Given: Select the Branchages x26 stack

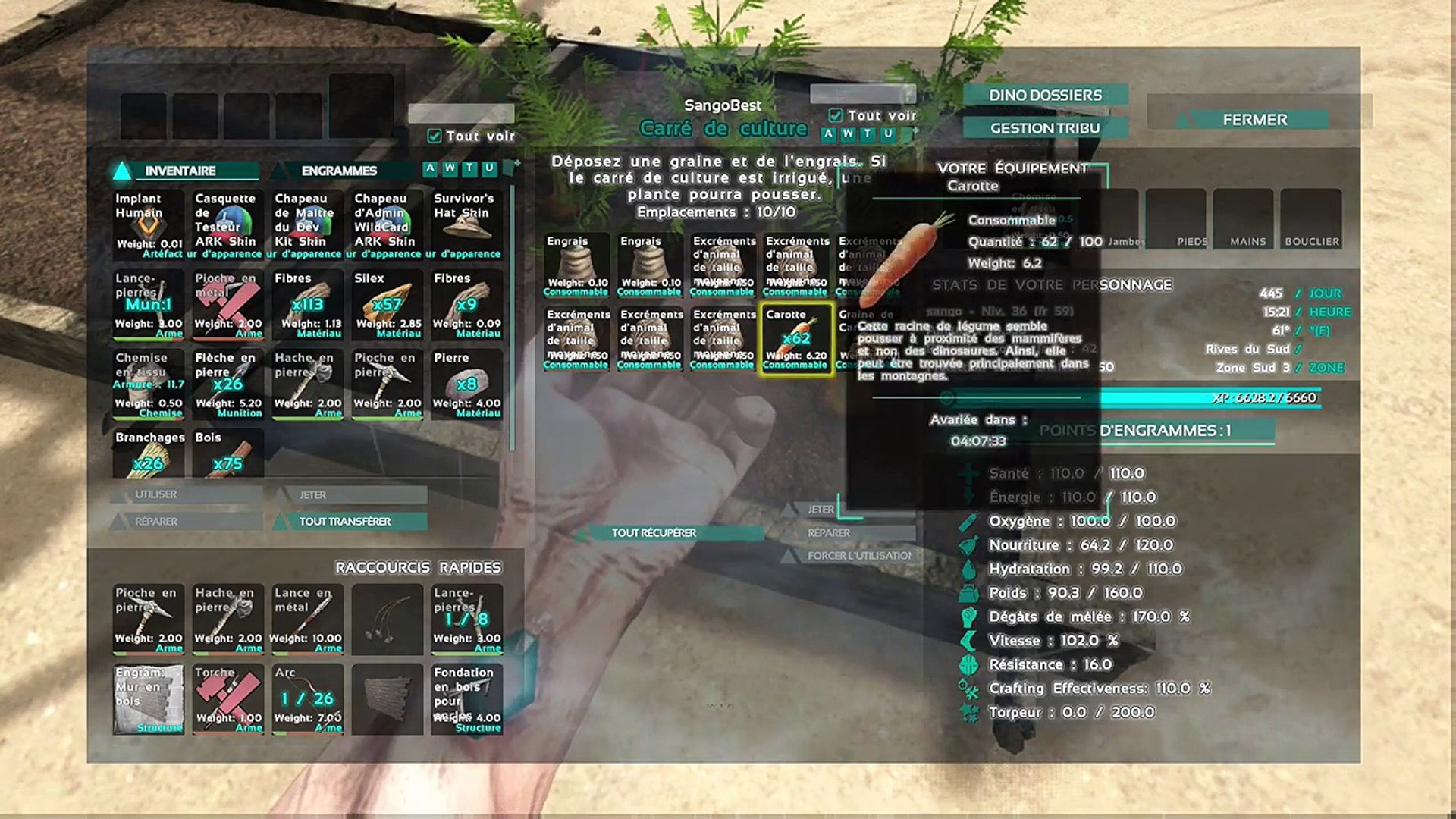Looking at the screenshot, I should click(x=149, y=454).
